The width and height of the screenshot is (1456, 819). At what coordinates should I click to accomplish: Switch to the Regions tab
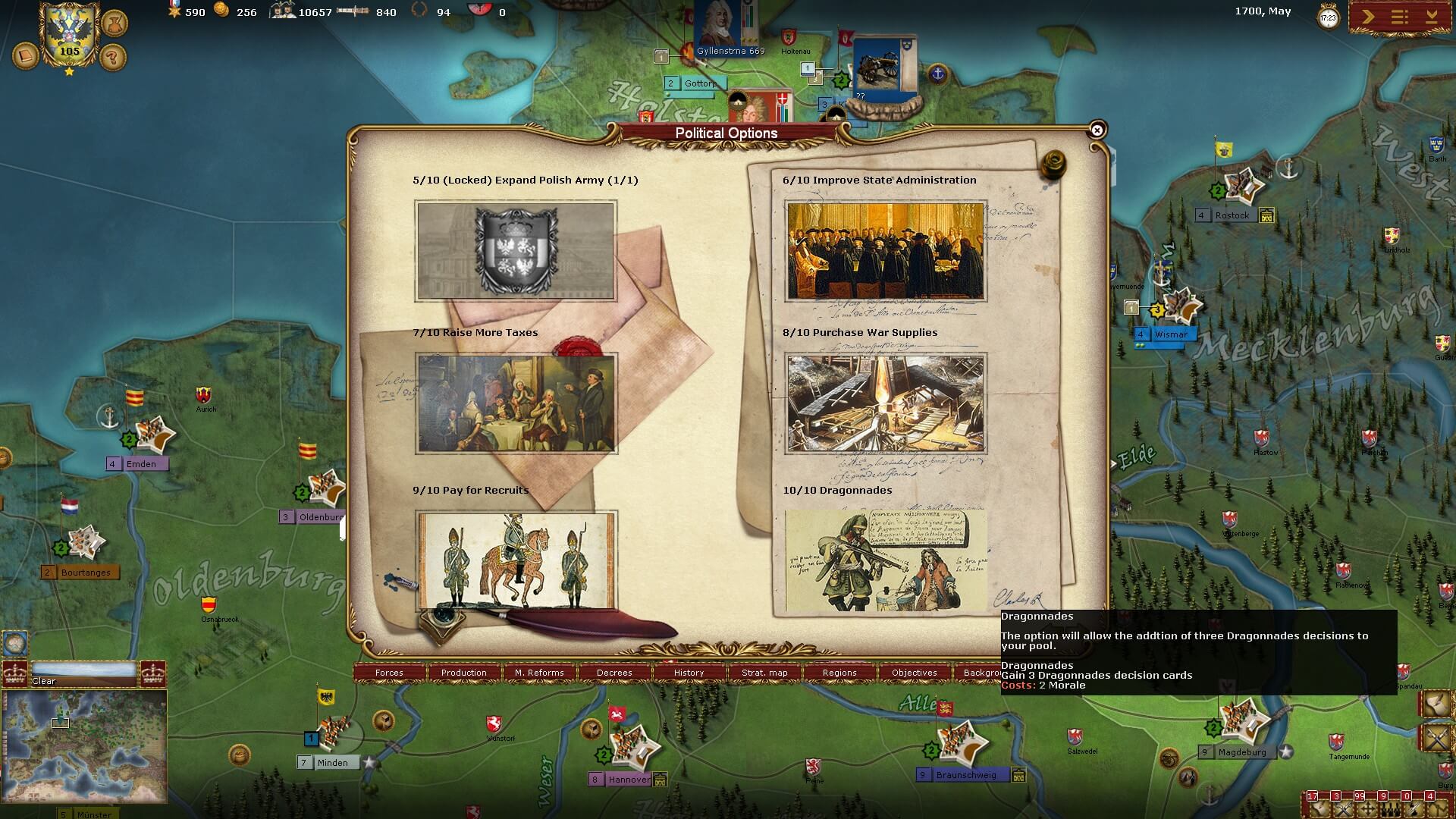839,673
